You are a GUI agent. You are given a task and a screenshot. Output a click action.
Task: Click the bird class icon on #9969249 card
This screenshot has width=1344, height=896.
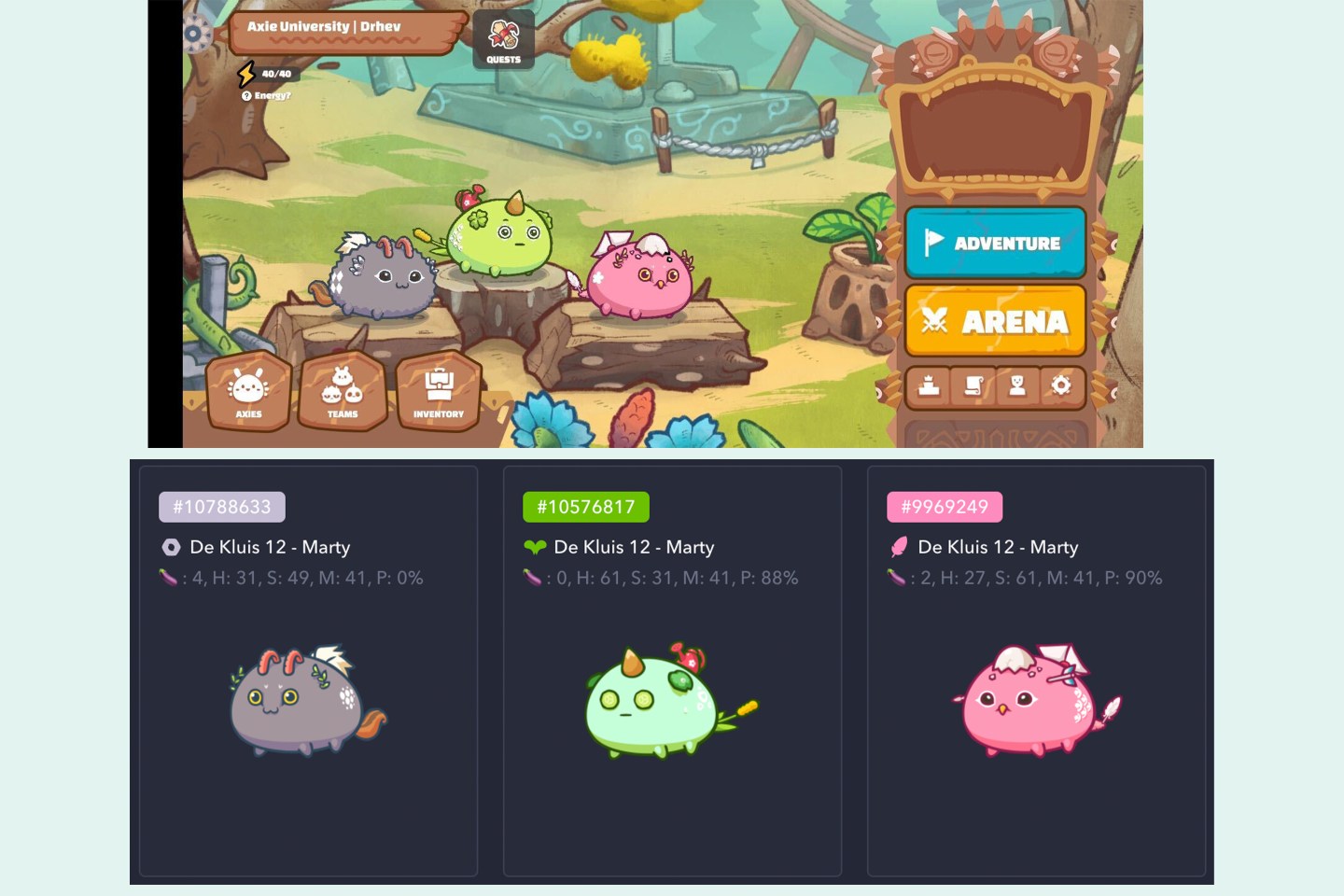pos(902,547)
